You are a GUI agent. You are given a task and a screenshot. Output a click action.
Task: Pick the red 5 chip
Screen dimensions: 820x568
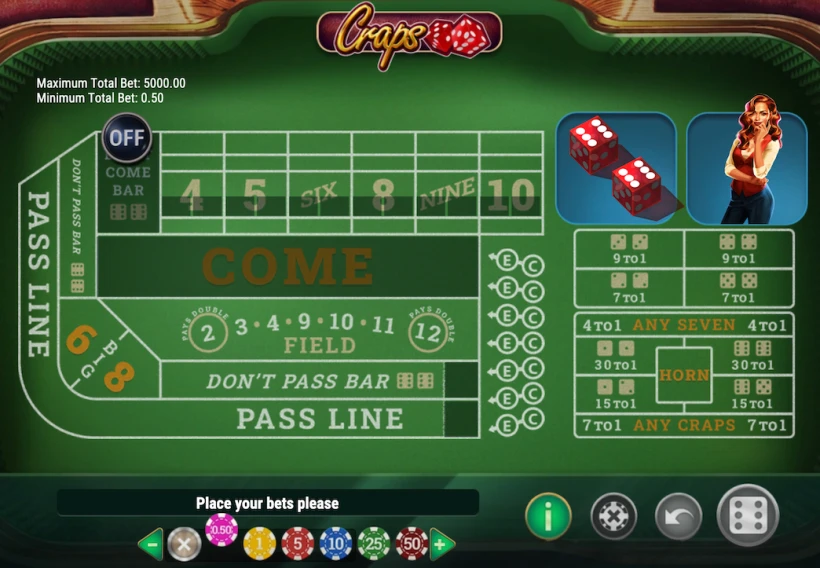tap(297, 543)
